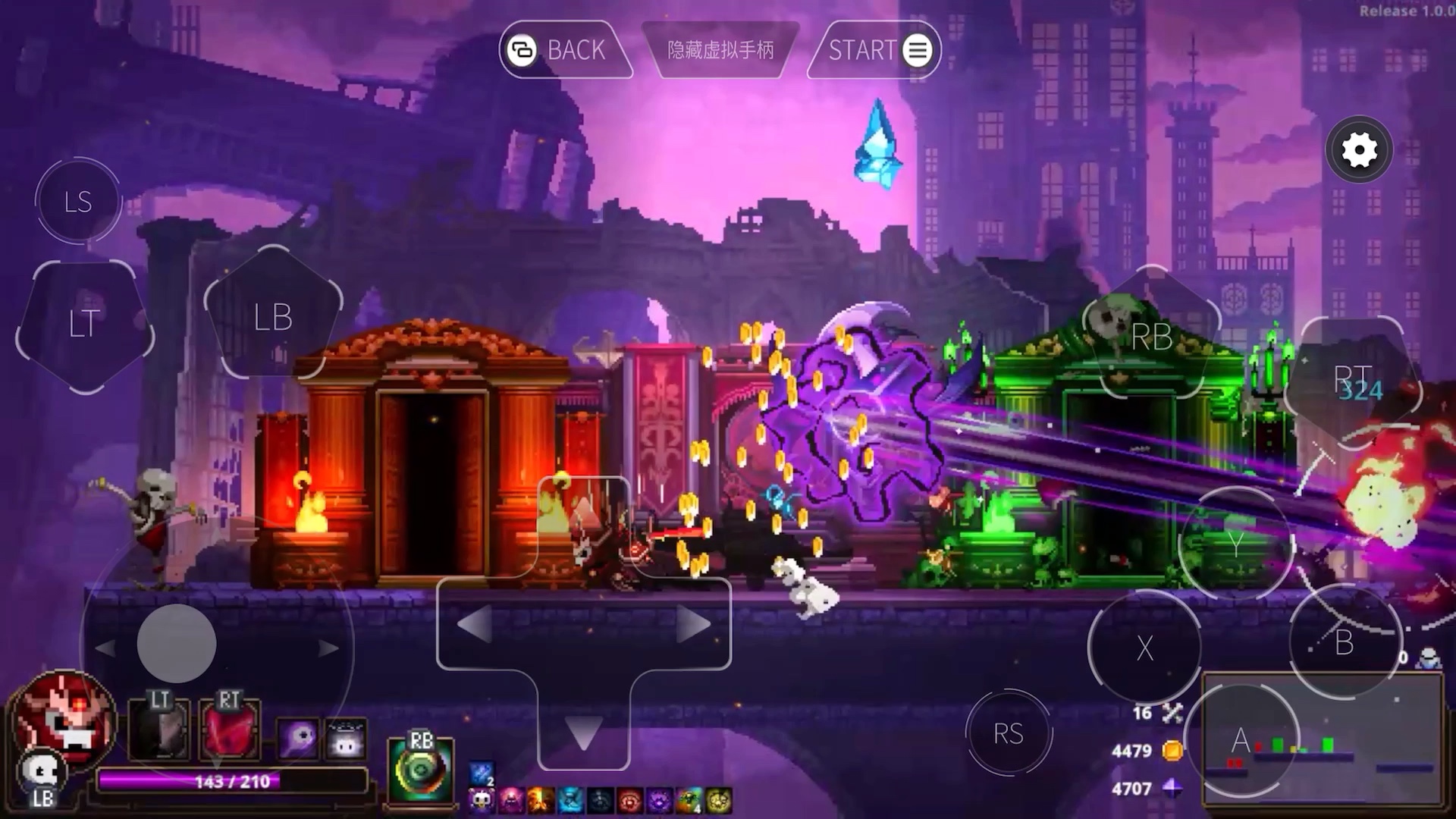Image resolution: width=1456 pixels, height=819 pixels.
Task: Tap the X virtual face button
Action: [x=1144, y=648]
